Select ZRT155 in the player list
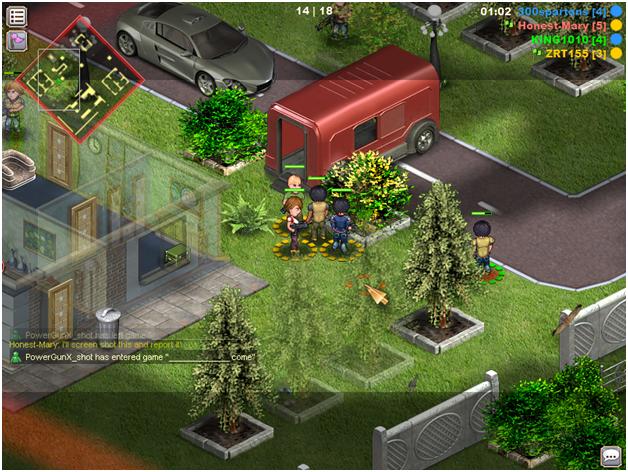Screen dimensions: 628x472 point(575,53)
